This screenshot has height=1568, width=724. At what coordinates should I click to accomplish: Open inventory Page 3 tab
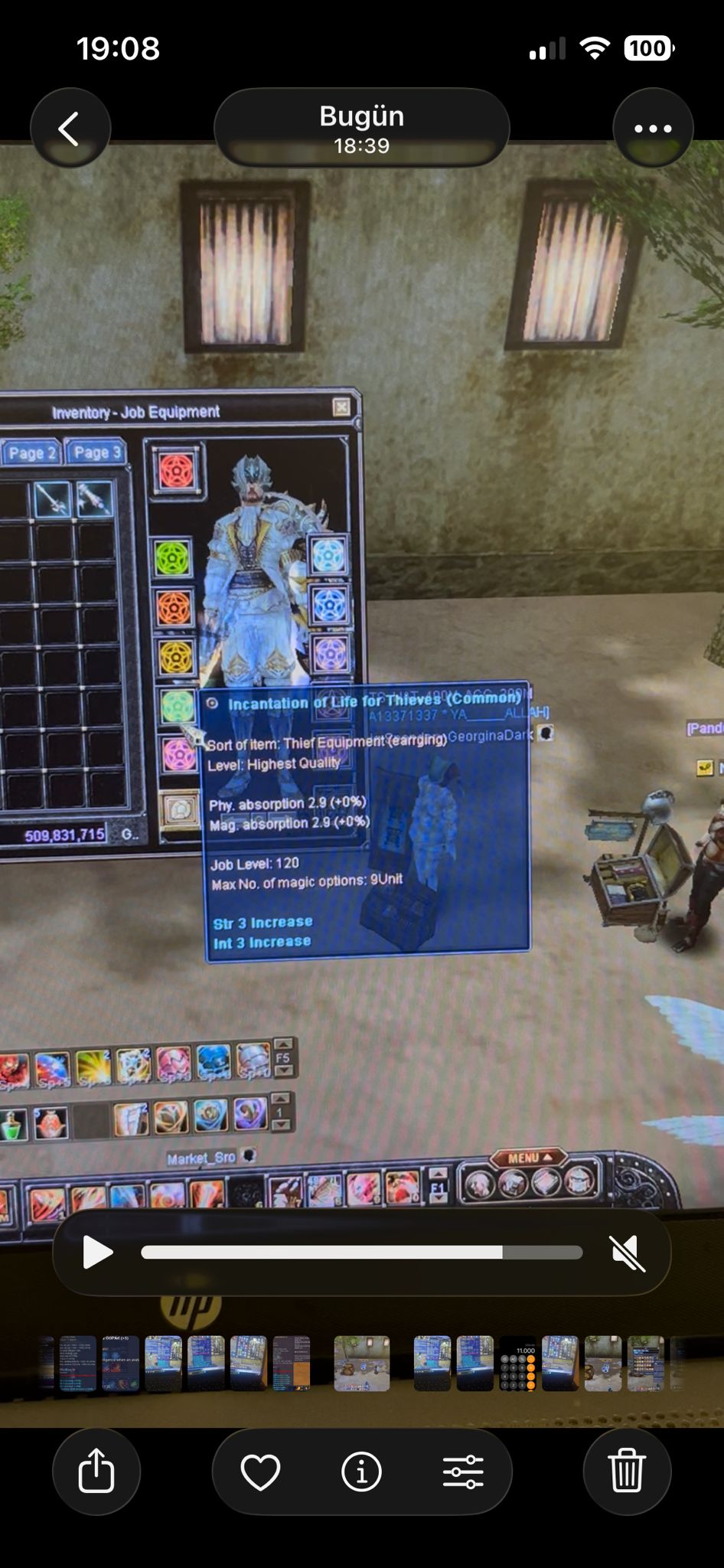[x=96, y=452]
